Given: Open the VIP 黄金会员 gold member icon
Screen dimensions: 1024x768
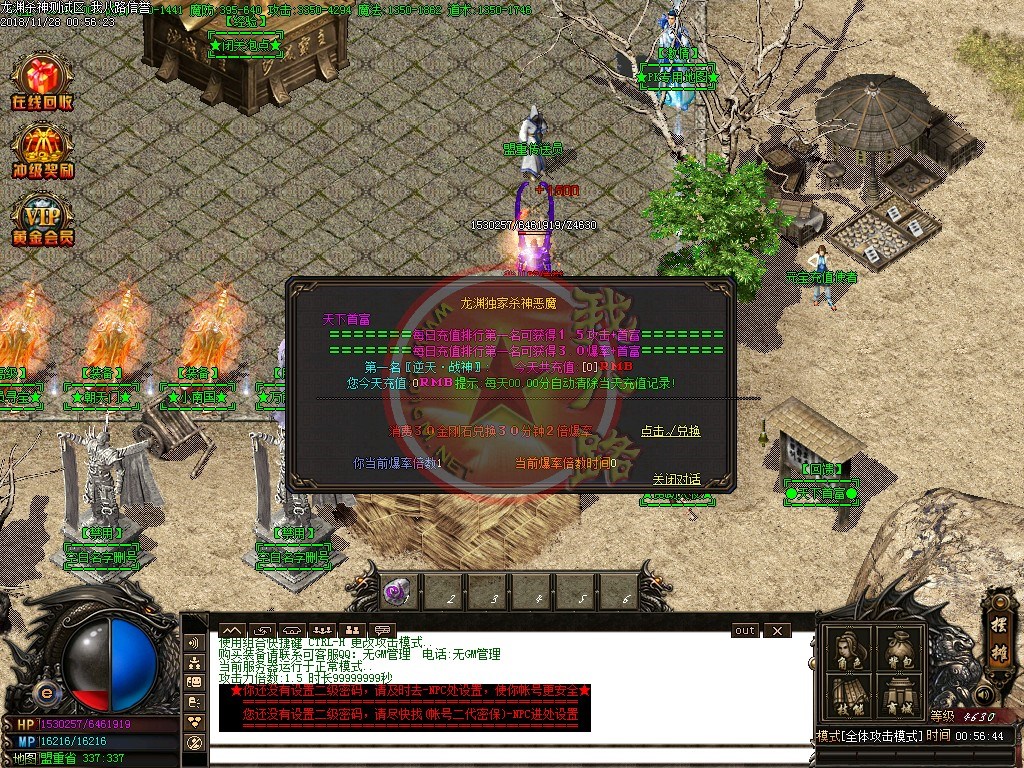Looking at the screenshot, I should 42,218.
